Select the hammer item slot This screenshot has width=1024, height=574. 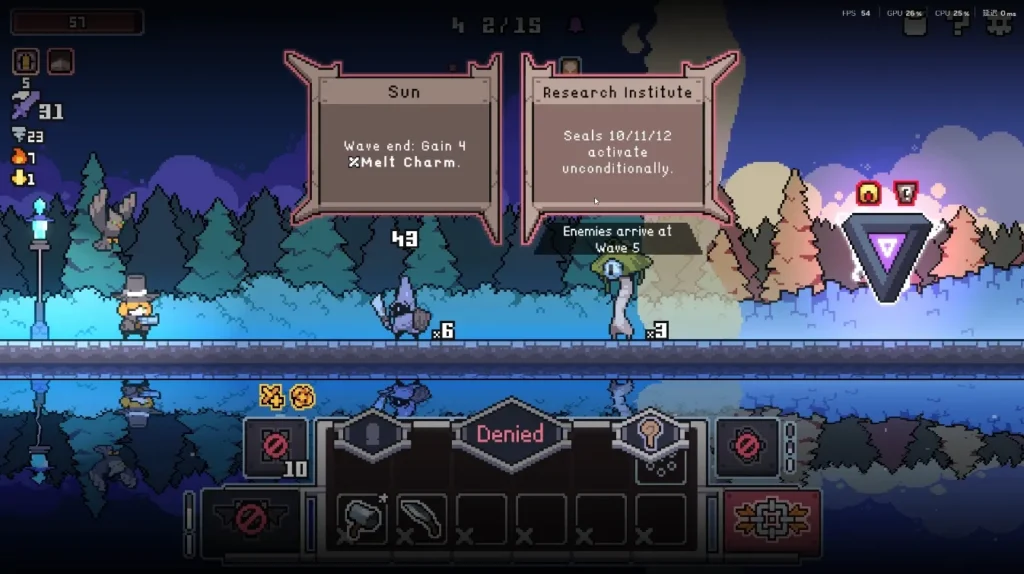click(x=362, y=518)
